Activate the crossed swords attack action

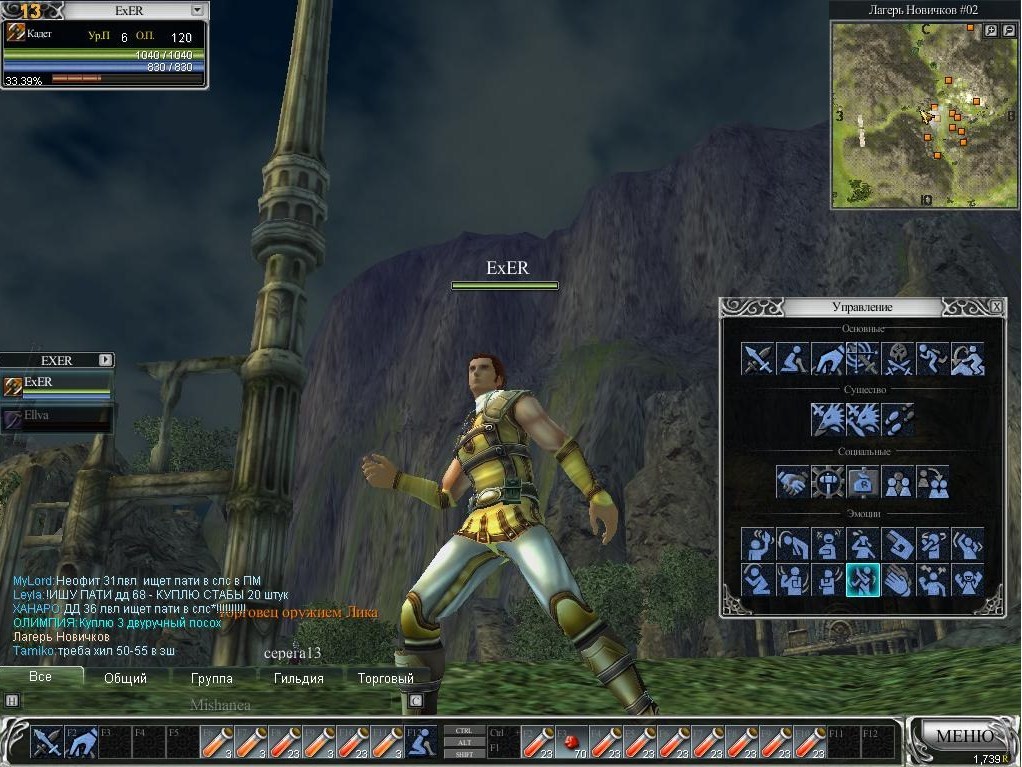point(758,359)
